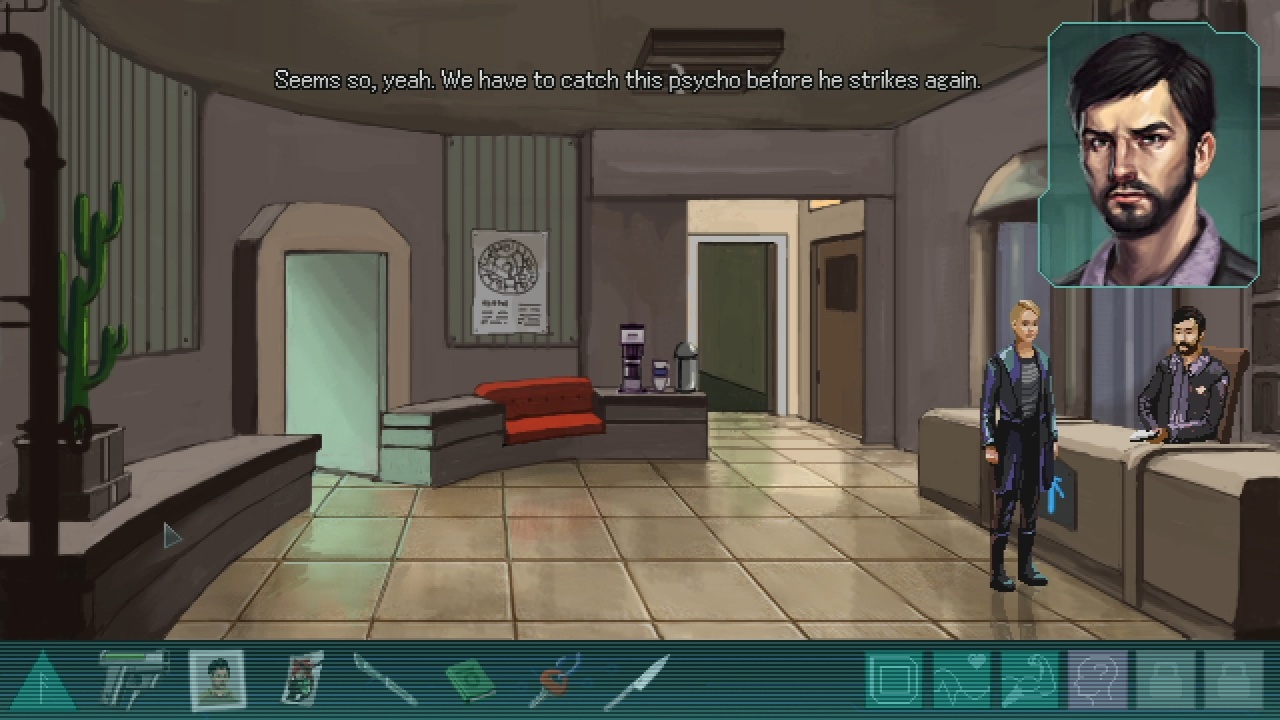Select the knife inventory item
Screen dimensions: 1280x720
pyautogui.click(x=637, y=681)
